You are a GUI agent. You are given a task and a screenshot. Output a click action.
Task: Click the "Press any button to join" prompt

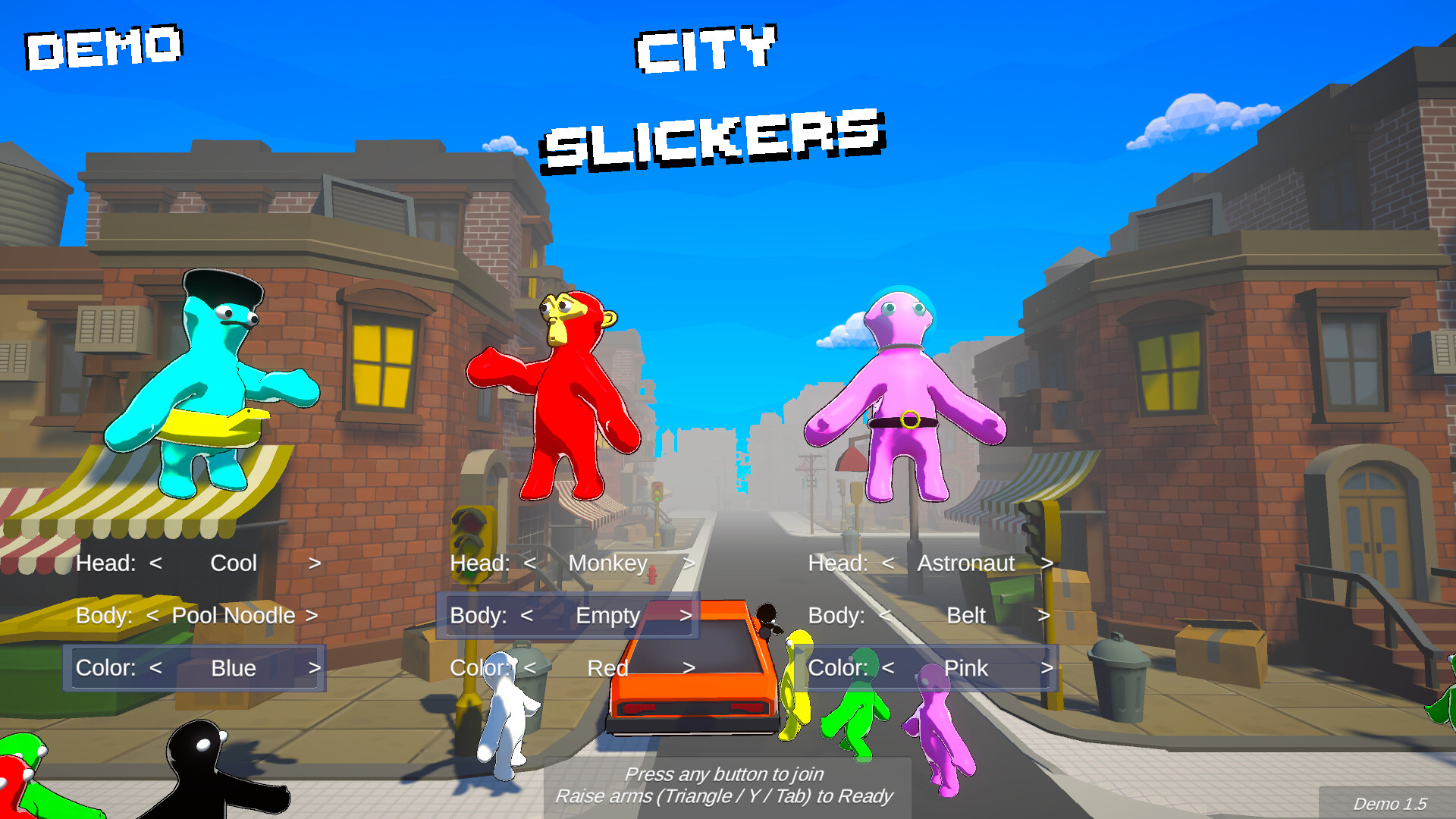tap(725, 774)
